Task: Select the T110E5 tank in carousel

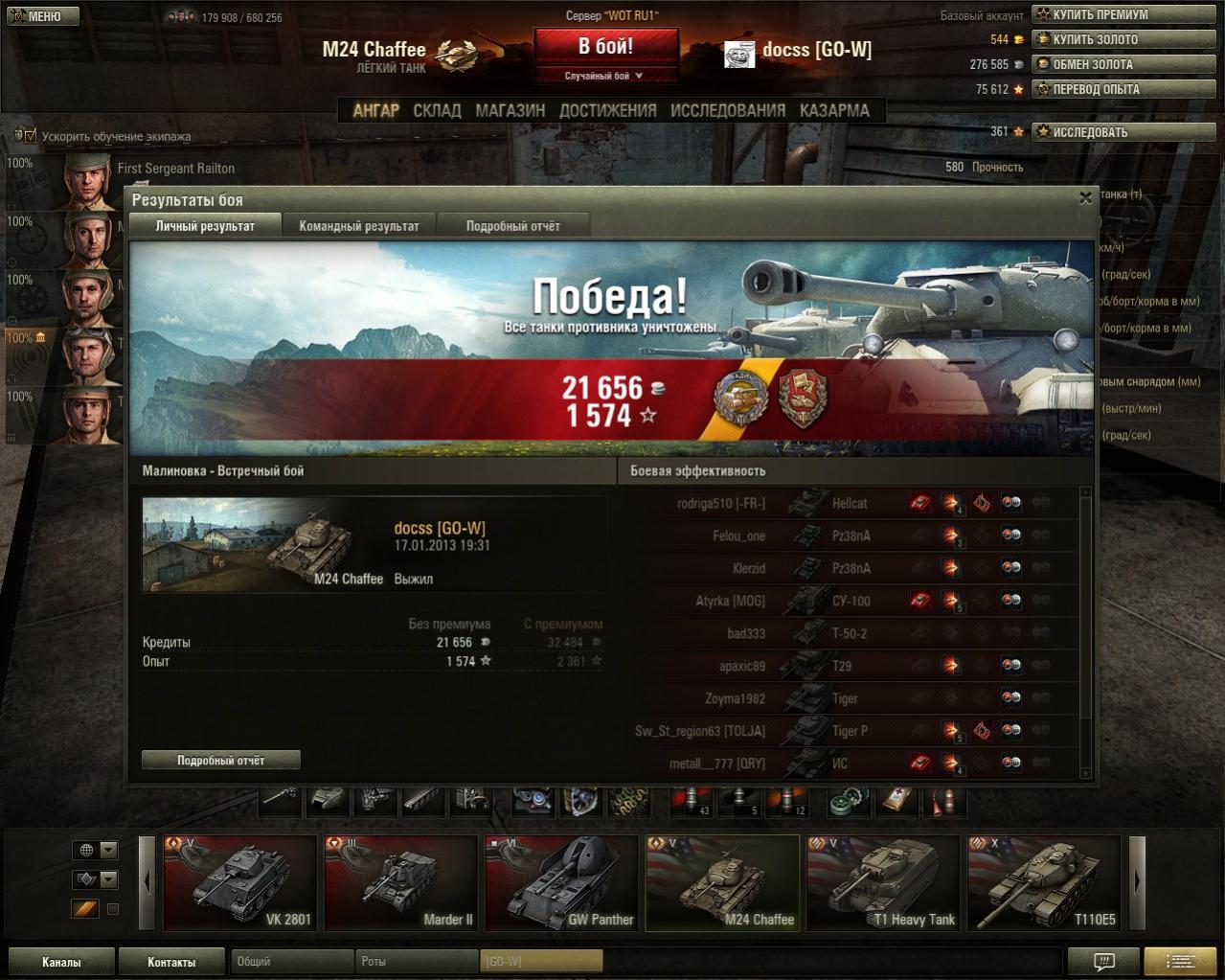Action: 1042,883
